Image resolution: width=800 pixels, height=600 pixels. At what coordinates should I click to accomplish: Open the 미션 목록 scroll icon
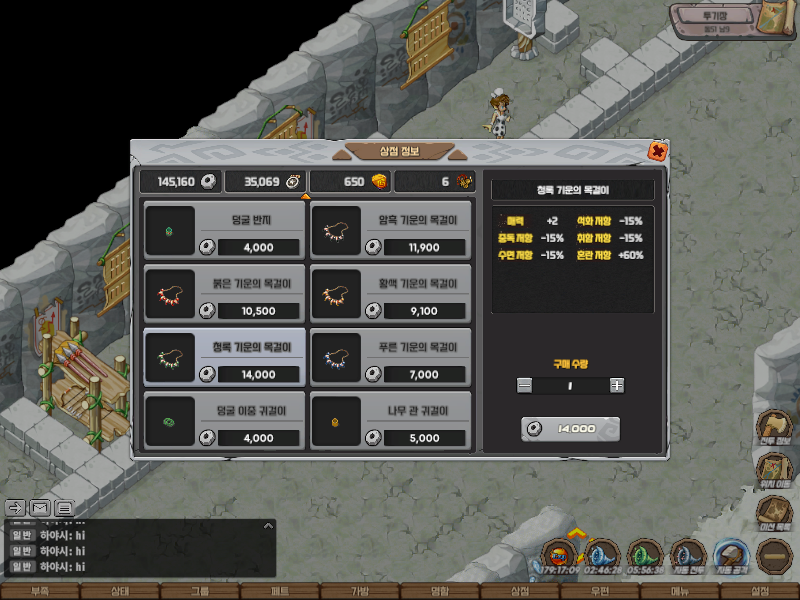(x=776, y=510)
